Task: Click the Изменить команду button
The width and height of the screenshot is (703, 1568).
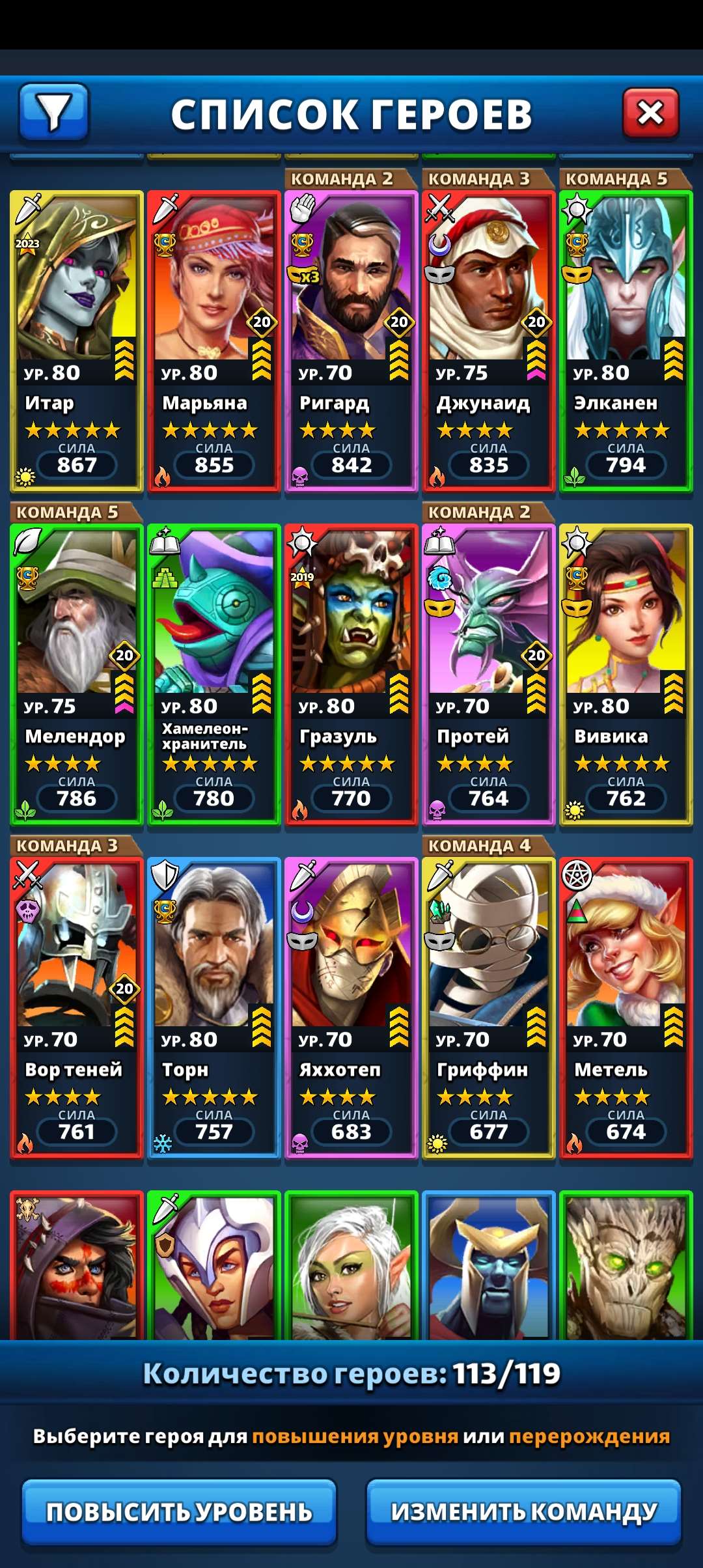Action: [x=523, y=1511]
